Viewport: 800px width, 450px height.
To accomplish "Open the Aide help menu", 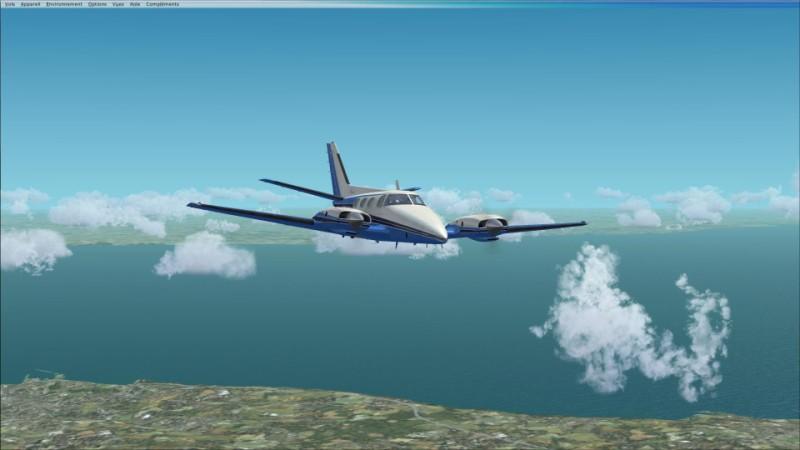I will coord(135,4).
